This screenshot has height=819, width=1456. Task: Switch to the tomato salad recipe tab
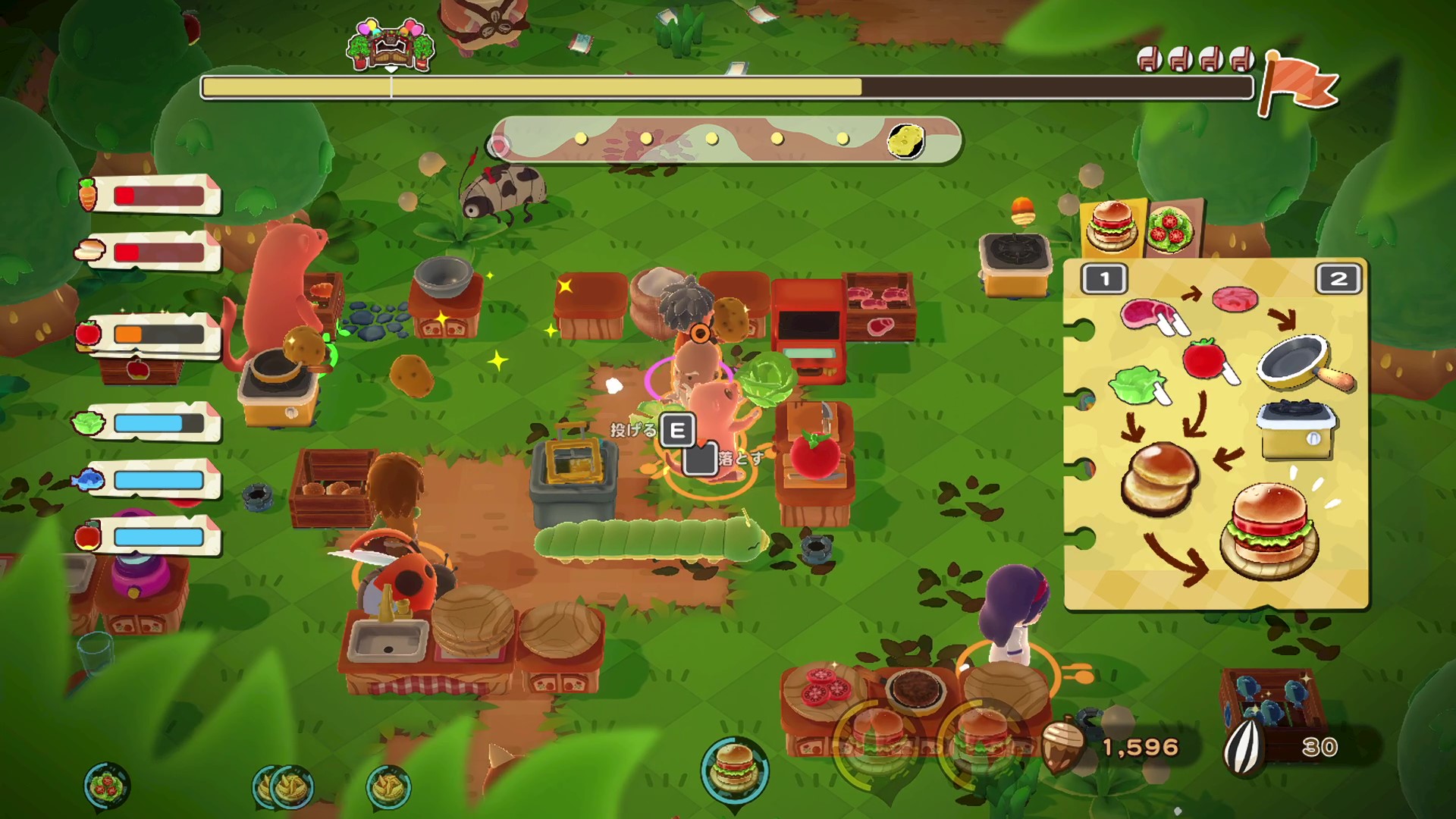[1172, 227]
